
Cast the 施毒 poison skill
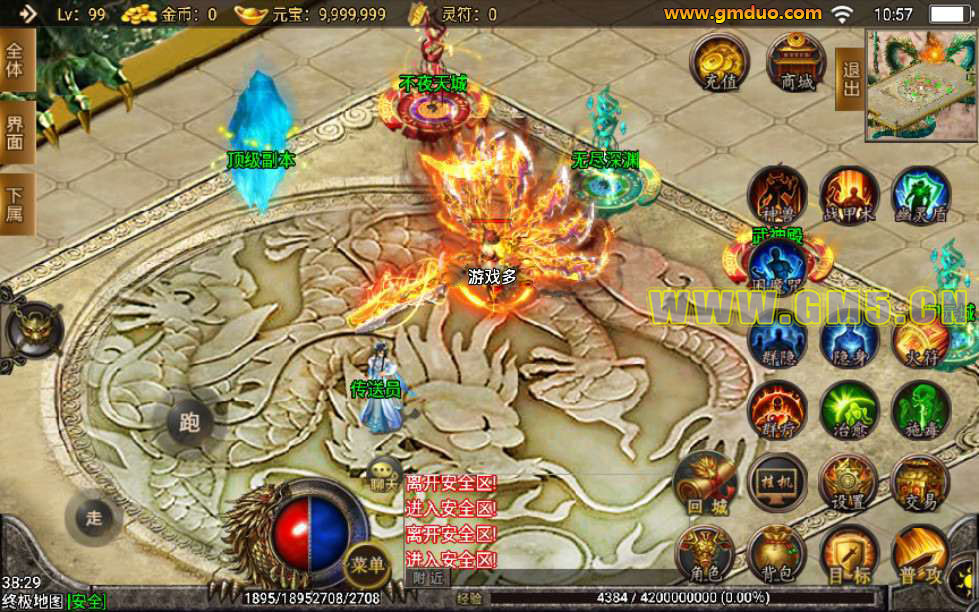pyautogui.click(x=920, y=410)
